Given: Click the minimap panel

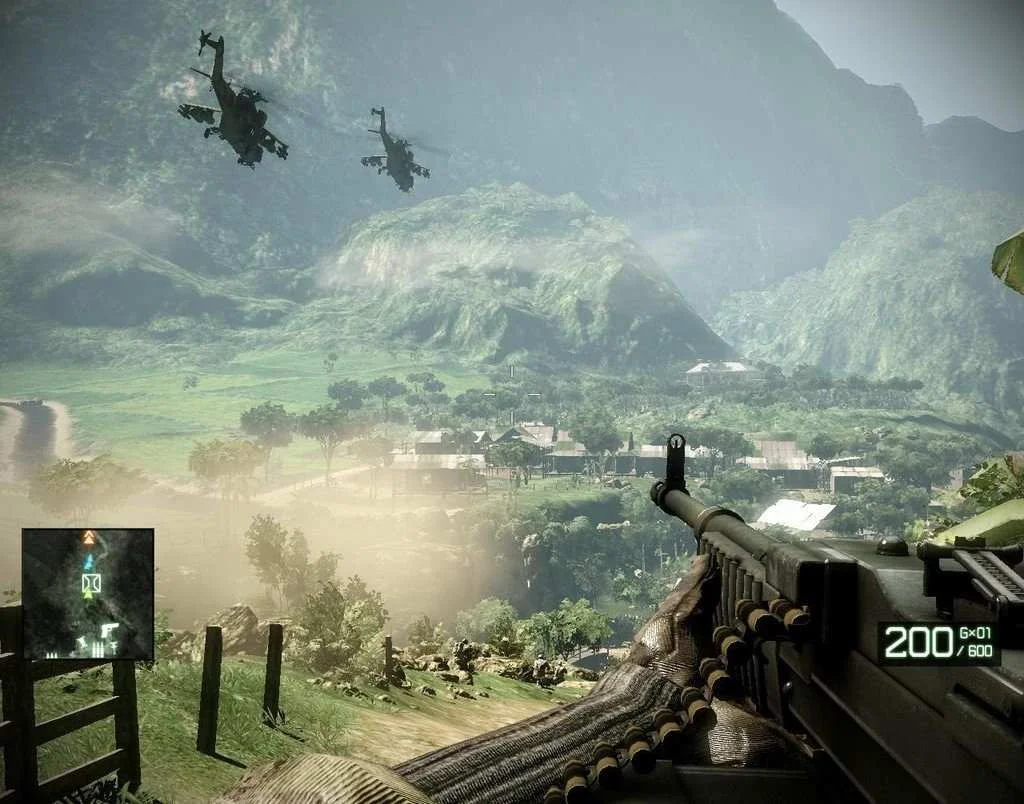Looking at the screenshot, I should point(88,594).
